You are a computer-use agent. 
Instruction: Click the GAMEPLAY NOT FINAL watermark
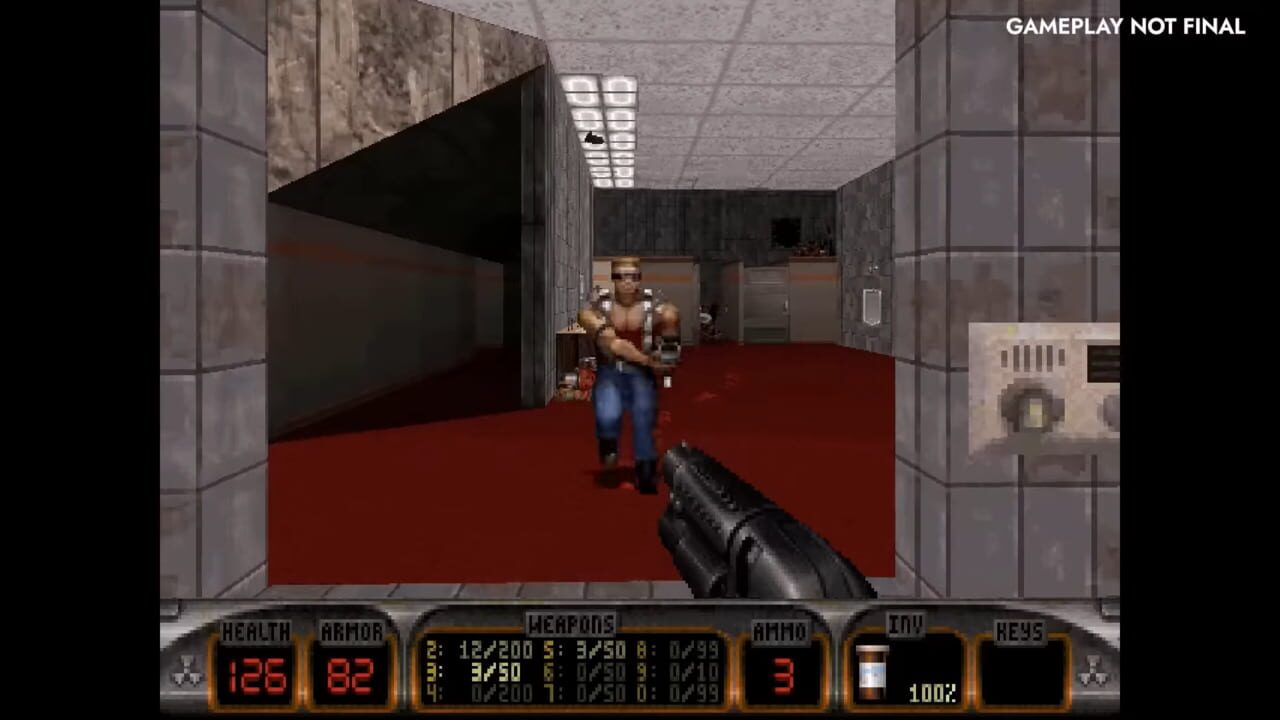click(1124, 29)
